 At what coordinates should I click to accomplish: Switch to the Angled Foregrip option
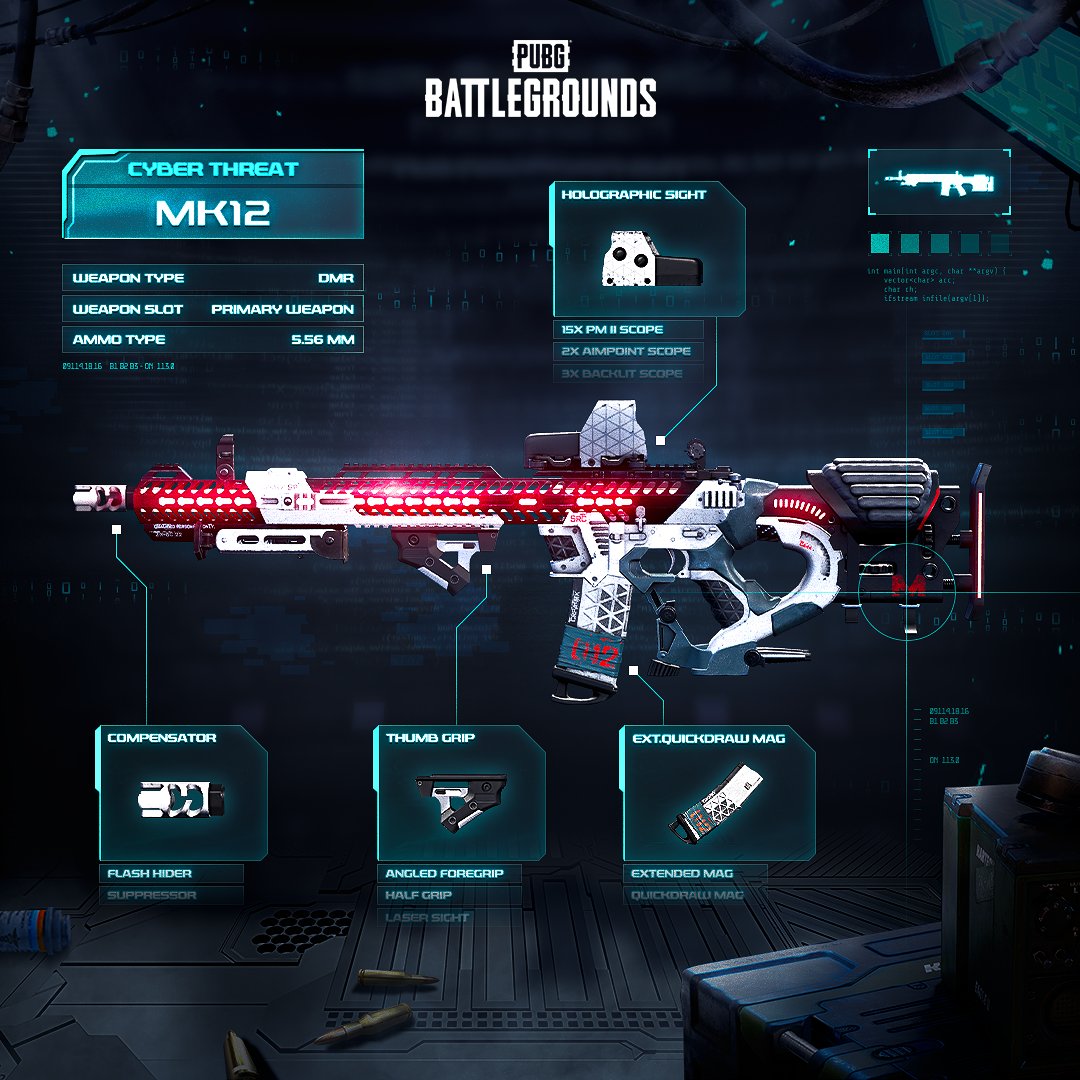pos(449,873)
